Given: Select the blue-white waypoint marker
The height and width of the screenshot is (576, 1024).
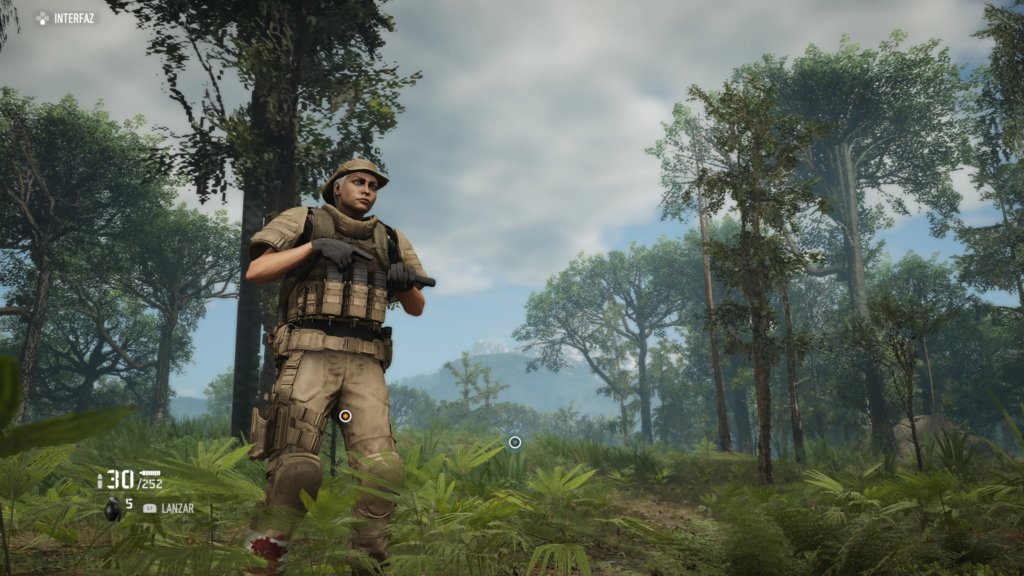Looking at the screenshot, I should coord(515,442).
